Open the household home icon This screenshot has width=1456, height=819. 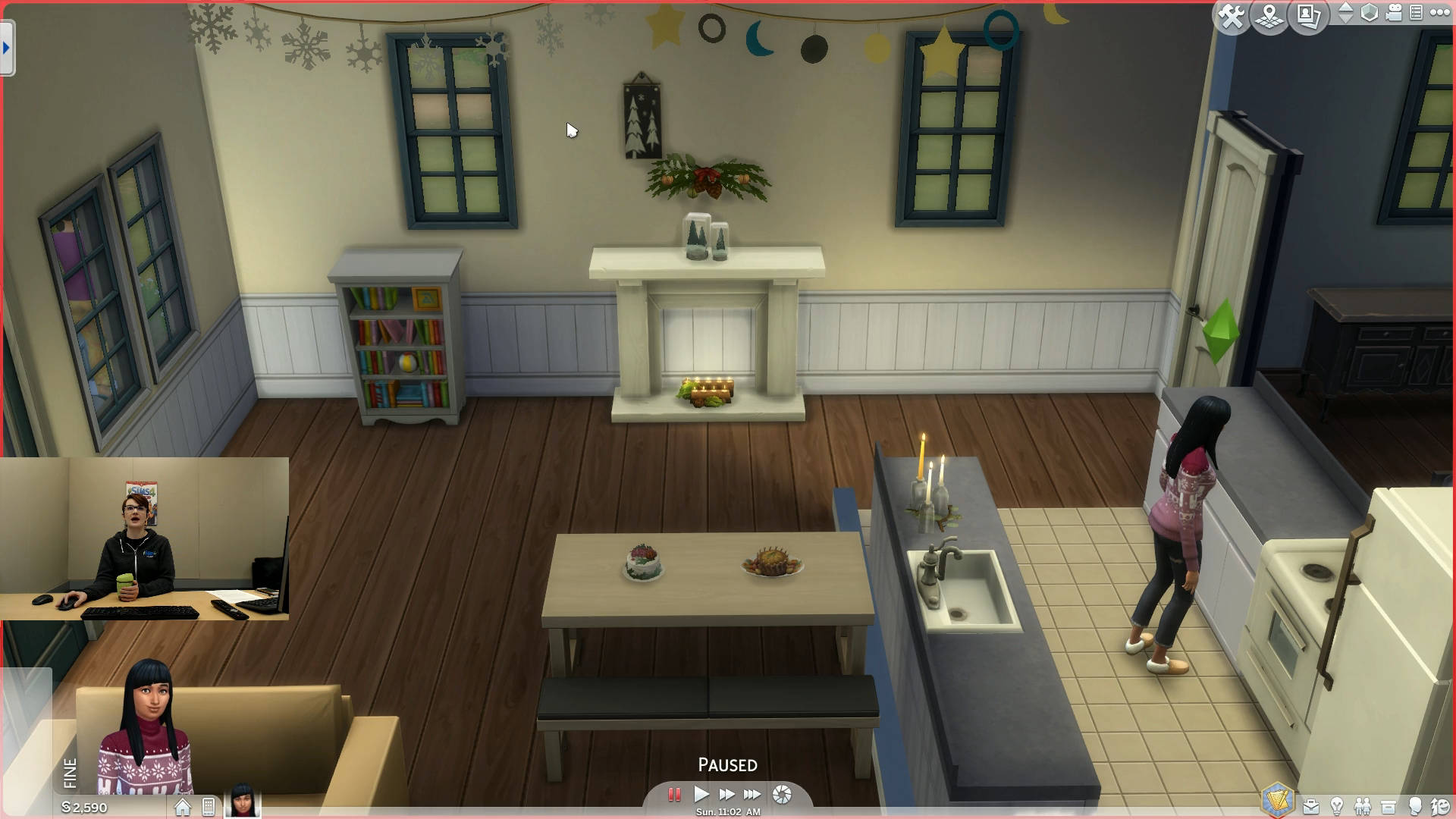(x=183, y=808)
